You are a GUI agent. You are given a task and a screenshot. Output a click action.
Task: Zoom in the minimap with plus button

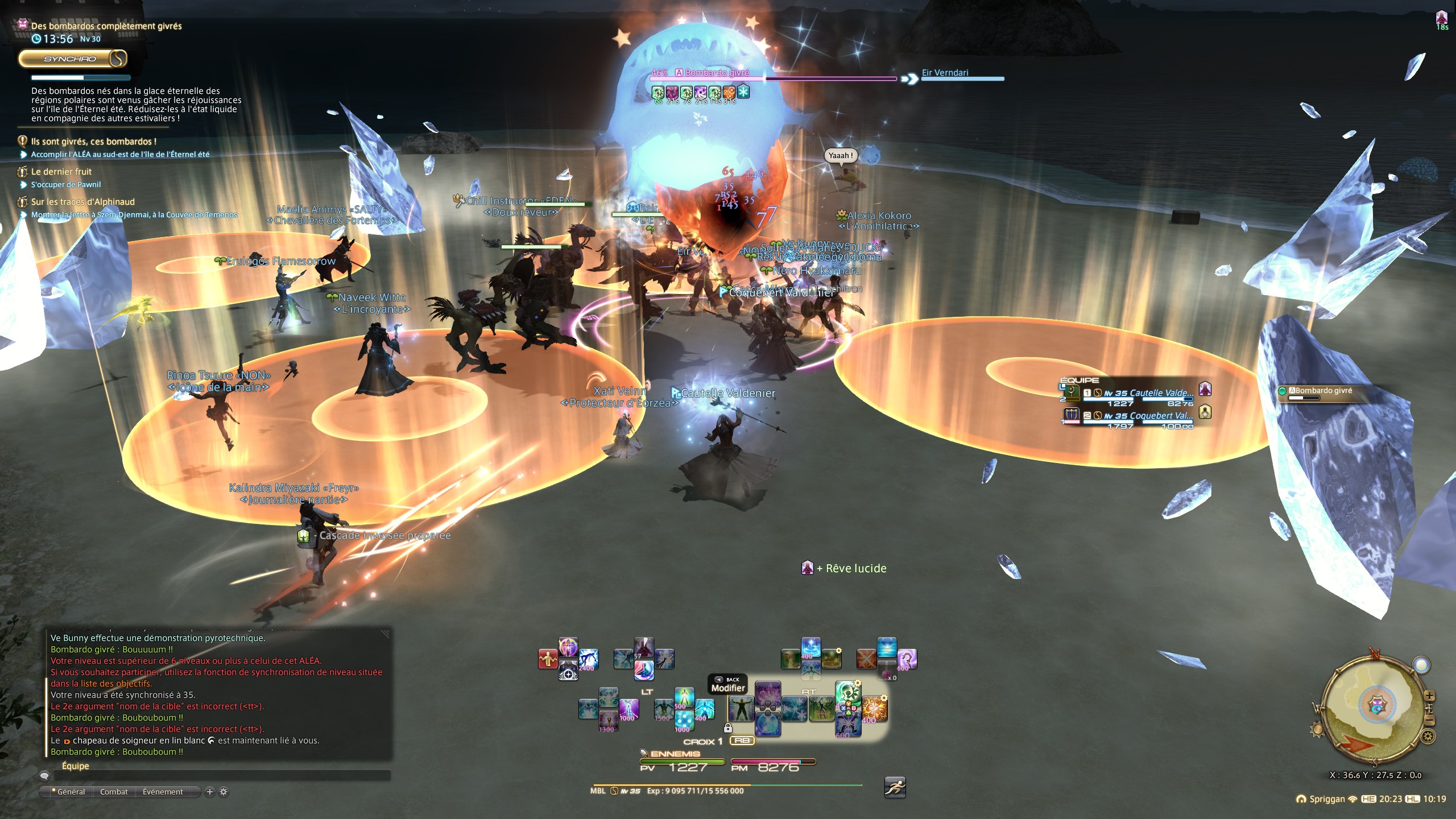(1429, 696)
